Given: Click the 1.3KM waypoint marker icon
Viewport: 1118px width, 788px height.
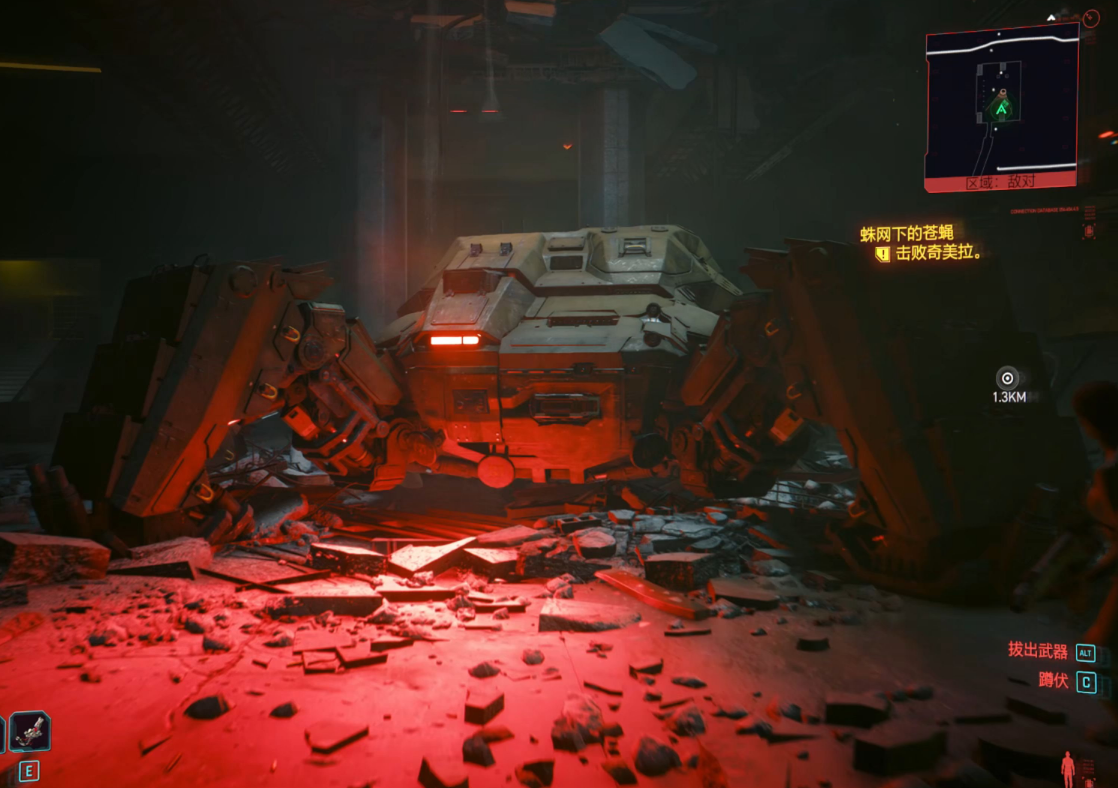Looking at the screenshot, I should click(x=1007, y=378).
